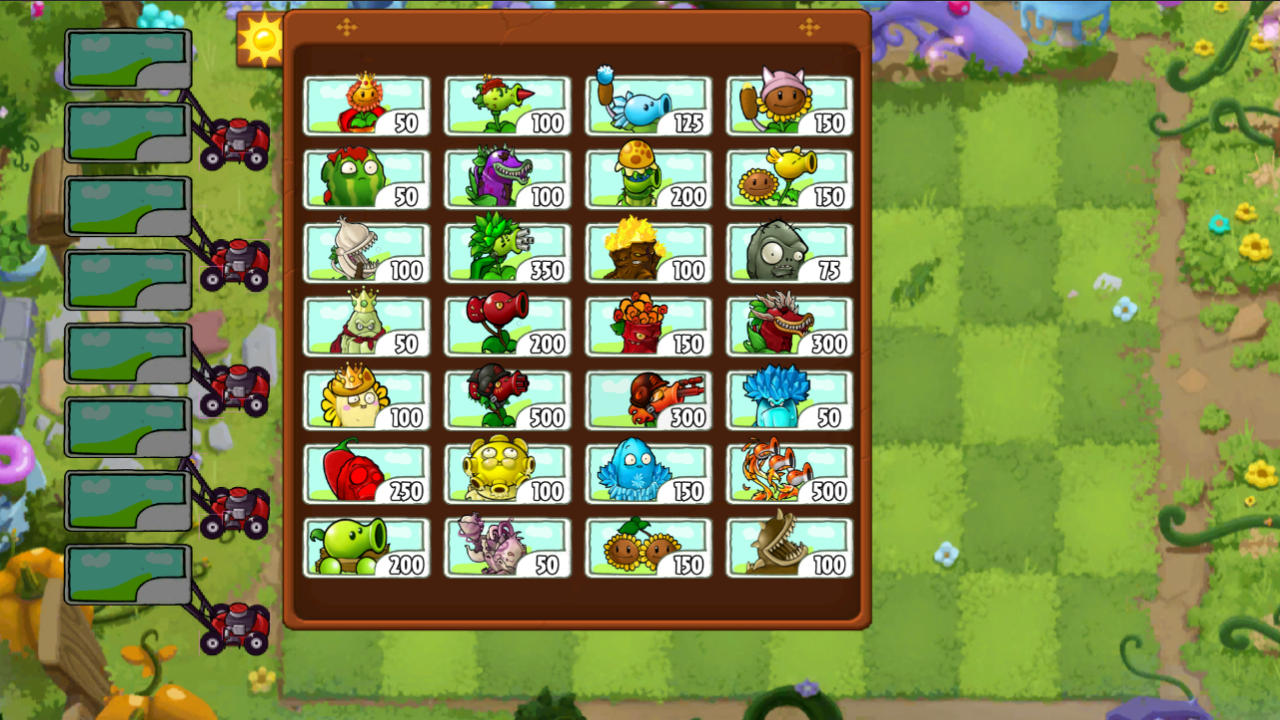The height and width of the screenshot is (720, 1280).
Task: Pick the crowned sunflower card costing 50
Action: [367, 105]
